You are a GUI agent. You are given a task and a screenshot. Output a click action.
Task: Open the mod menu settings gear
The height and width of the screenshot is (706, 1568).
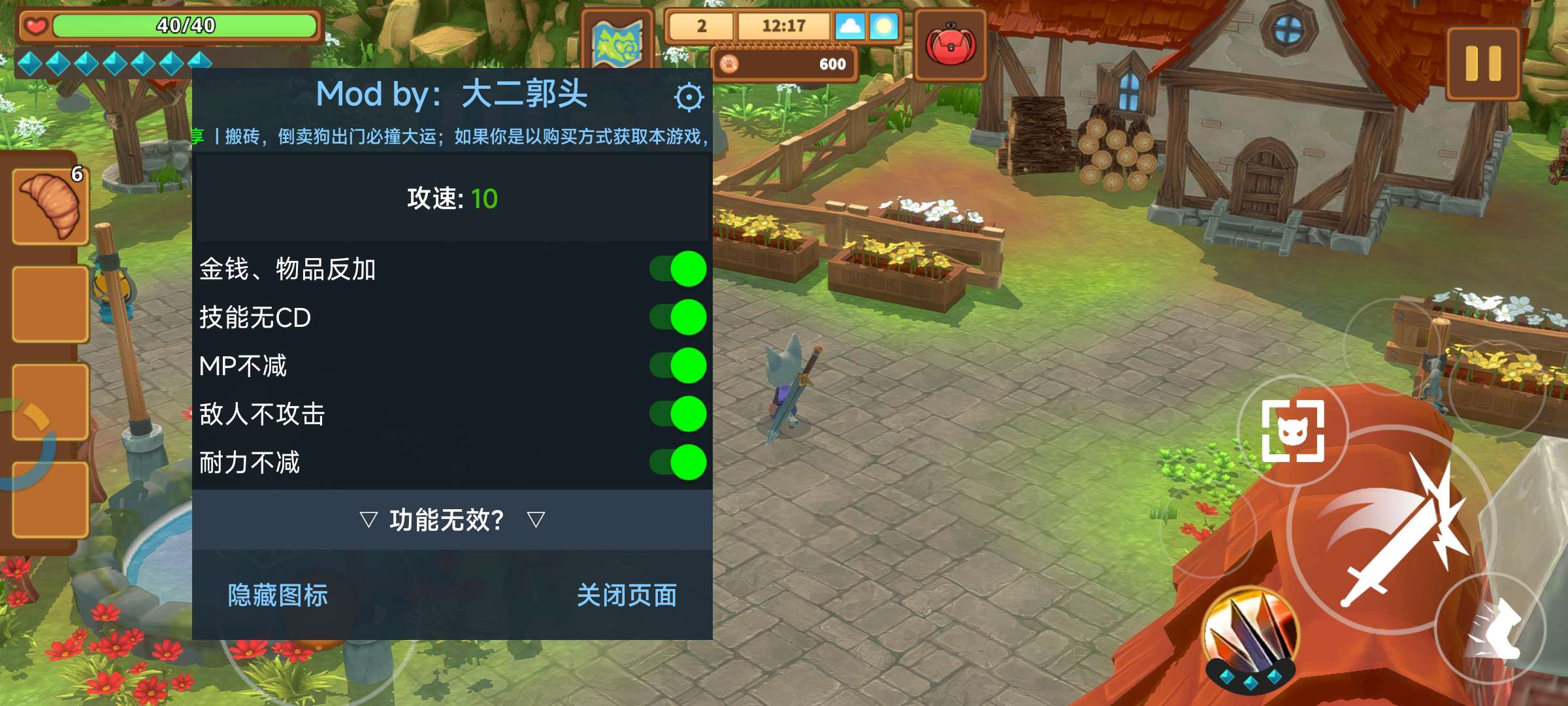688,97
